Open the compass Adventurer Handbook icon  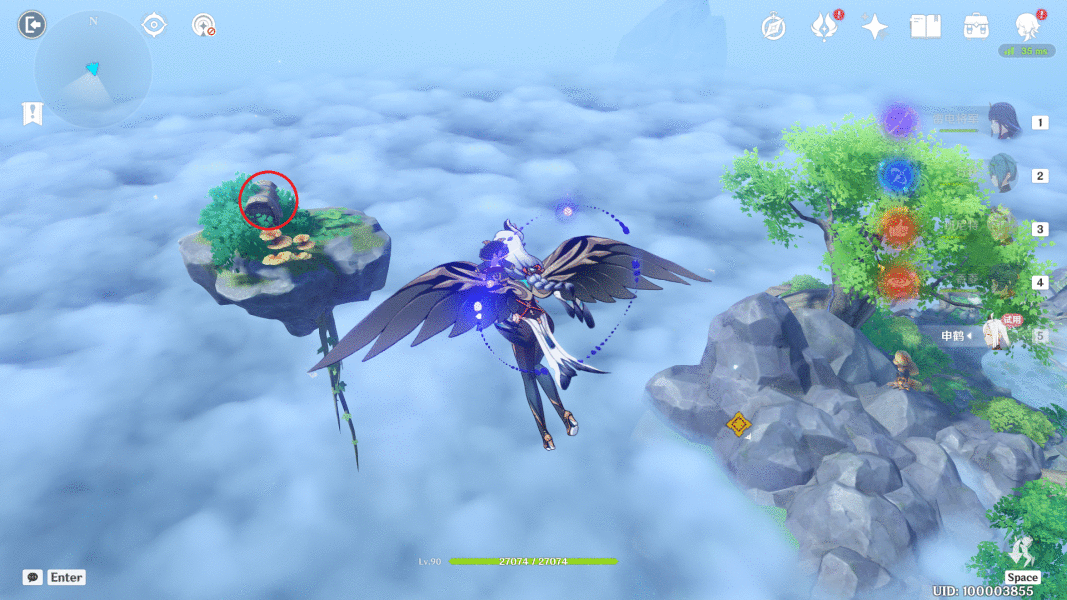tap(773, 27)
